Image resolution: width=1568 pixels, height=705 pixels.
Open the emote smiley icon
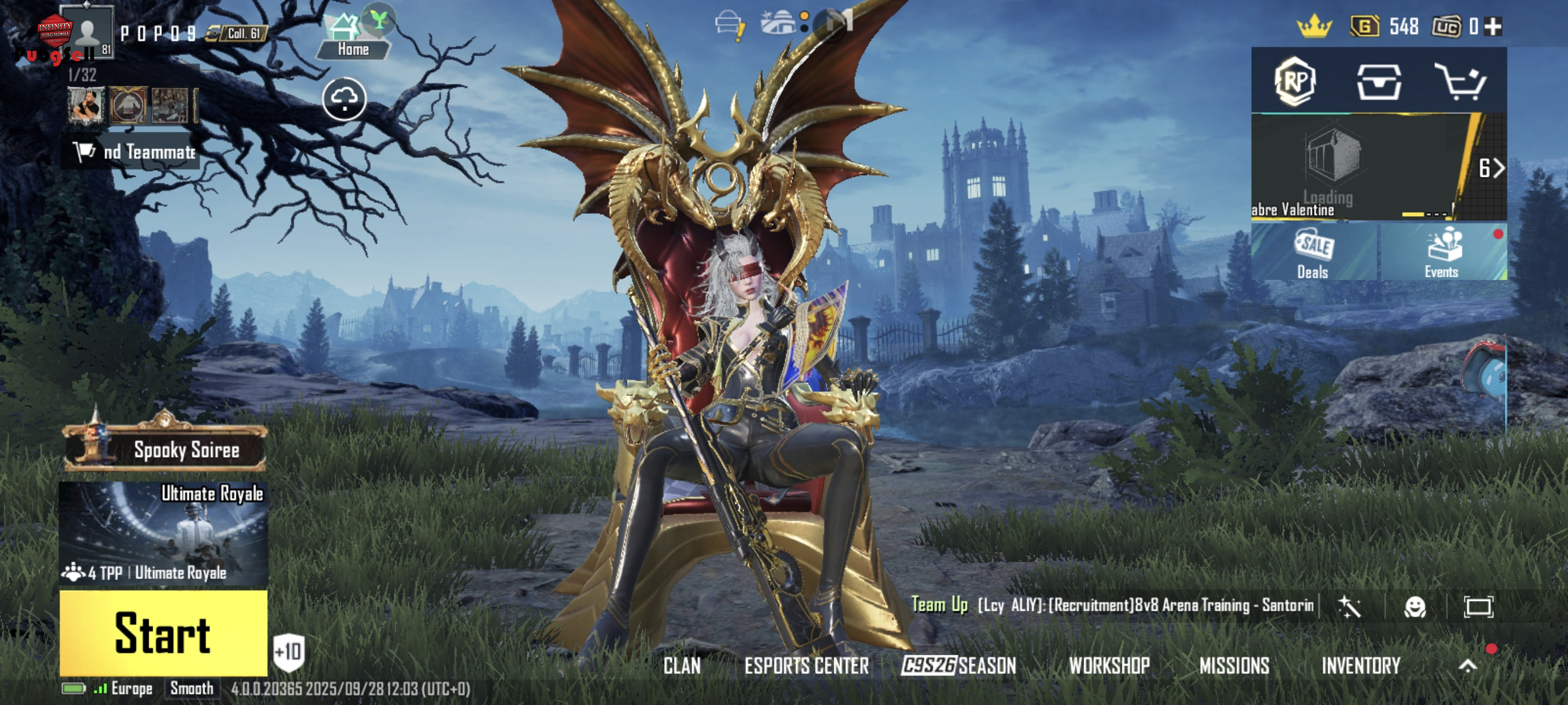click(1414, 606)
